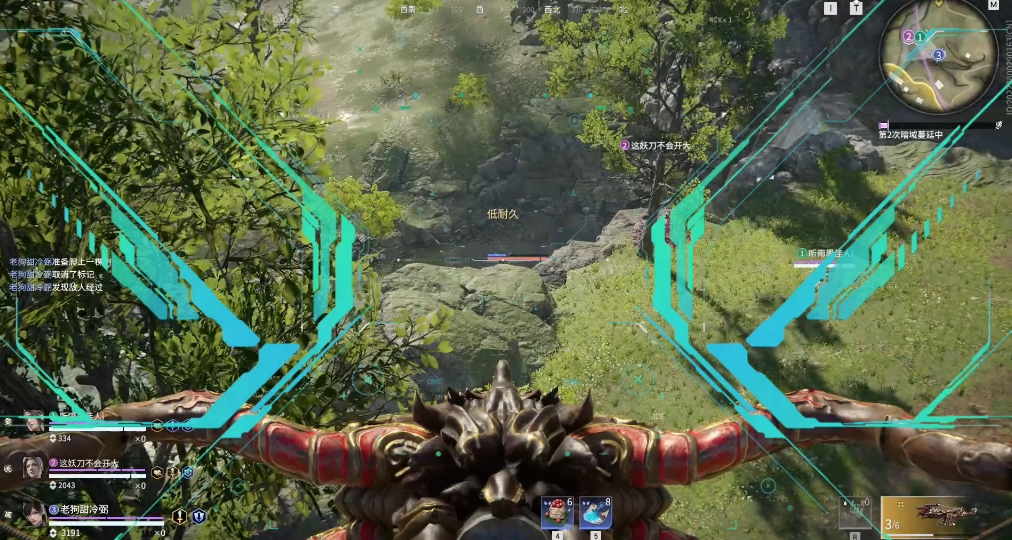
Task: Select teammate 这妖刀不会开大 portrait
Action: (x=33, y=467)
